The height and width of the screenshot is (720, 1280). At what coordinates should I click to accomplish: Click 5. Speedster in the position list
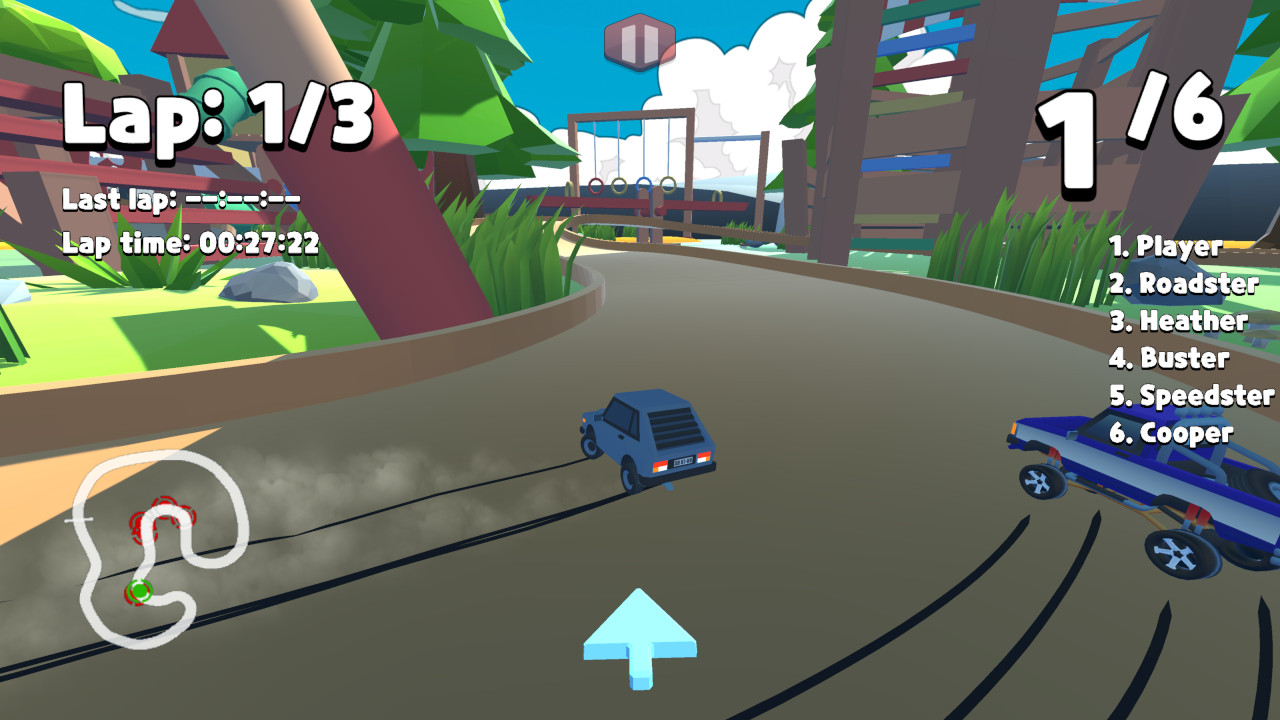point(1189,396)
